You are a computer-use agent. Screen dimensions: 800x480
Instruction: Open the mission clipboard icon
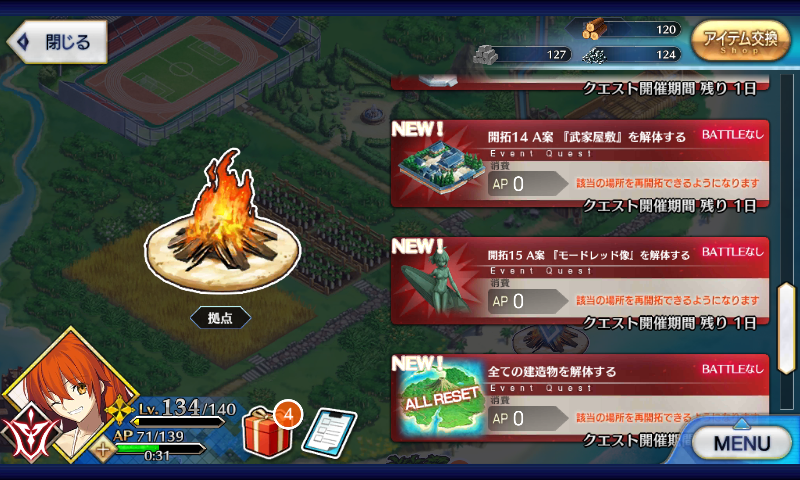[x=328, y=431]
